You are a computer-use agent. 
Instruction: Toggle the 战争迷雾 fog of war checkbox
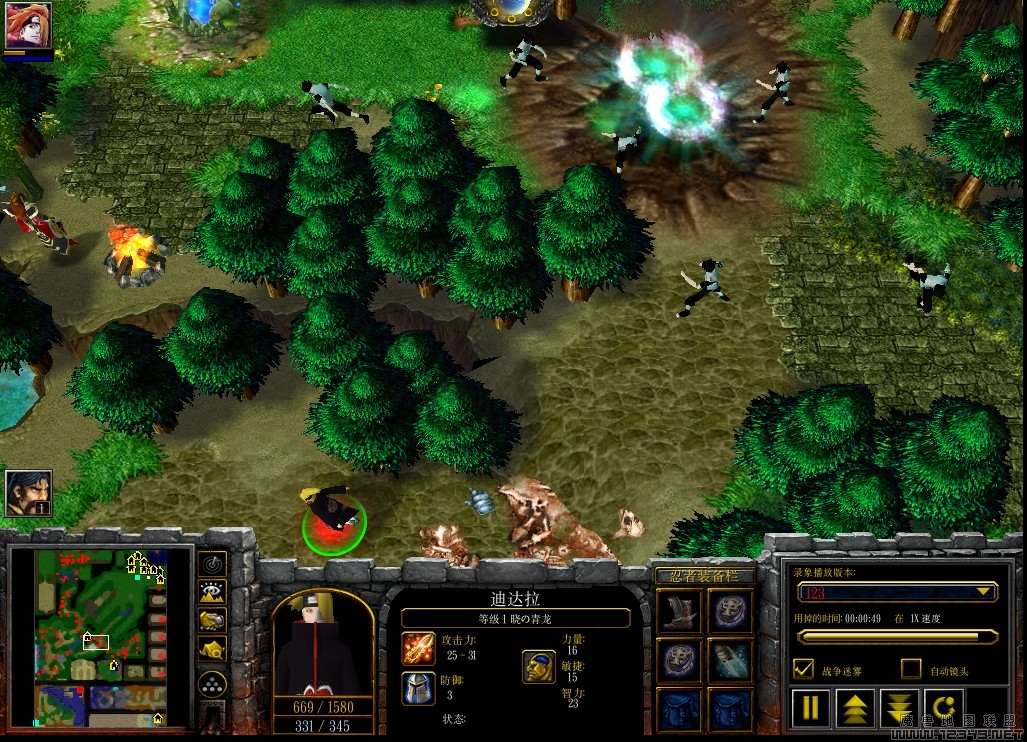pyautogui.click(x=802, y=668)
